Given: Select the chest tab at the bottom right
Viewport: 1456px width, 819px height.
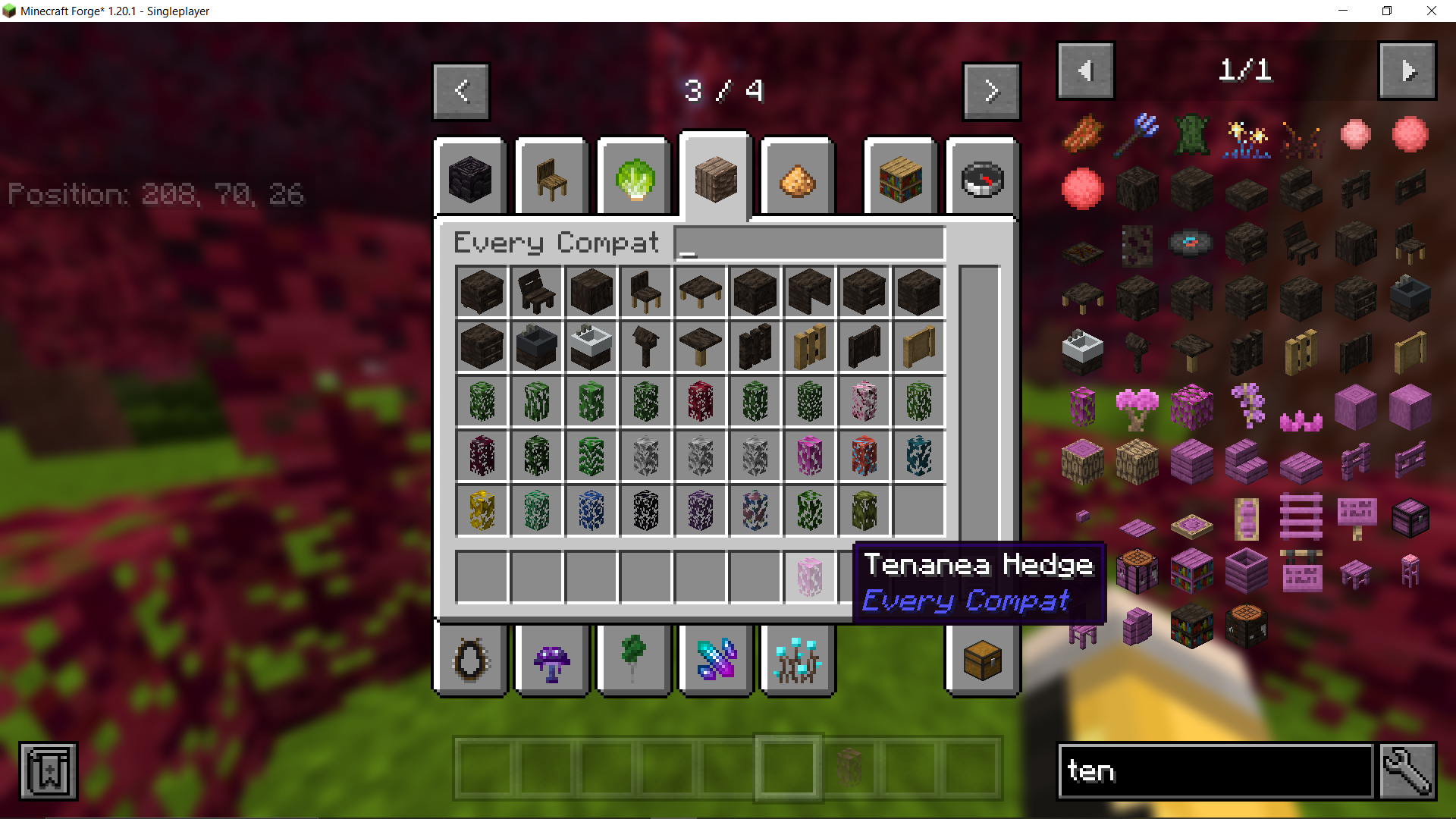Looking at the screenshot, I should click(x=981, y=661).
